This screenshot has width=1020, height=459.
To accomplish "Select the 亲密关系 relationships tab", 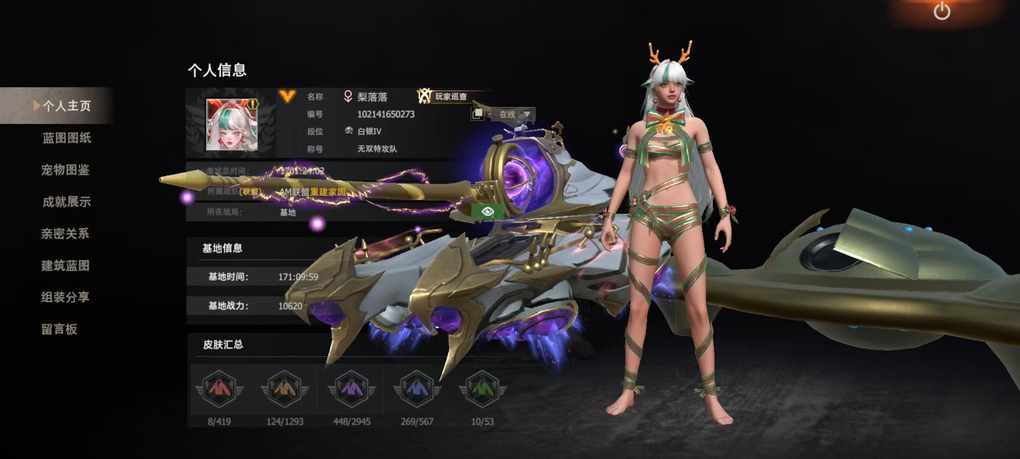I will (66, 233).
